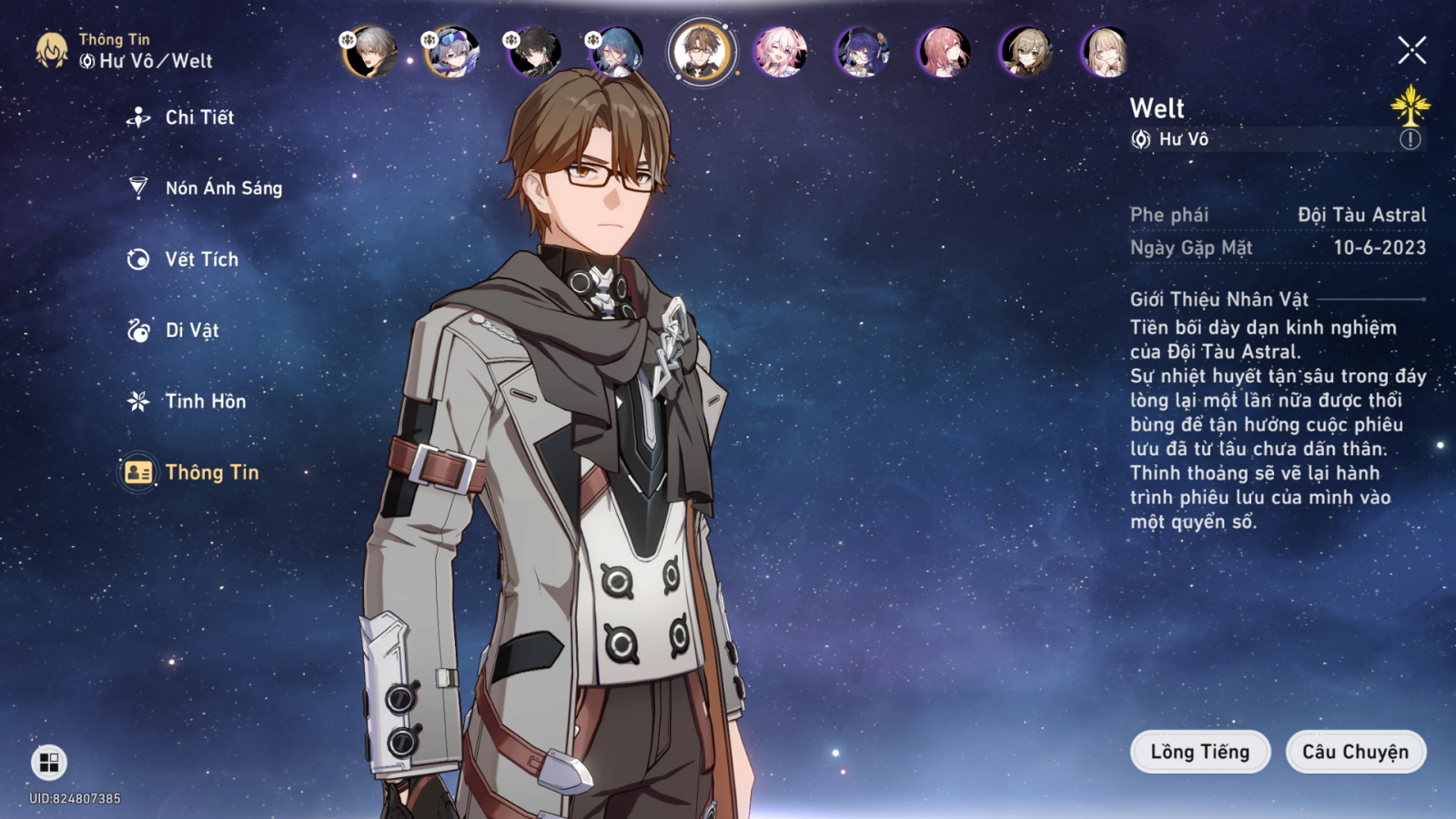Switch to Nón Ánh Sáng tab
This screenshot has width=1456, height=819.
point(223,188)
